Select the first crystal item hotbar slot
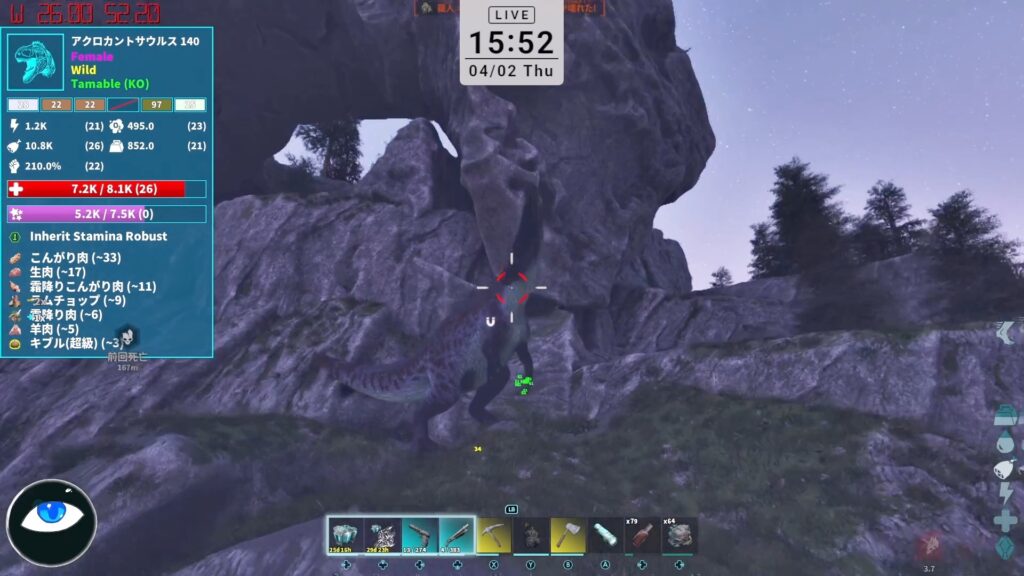Image resolution: width=1024 pixels, height=576 pixels. pos(344,535)
